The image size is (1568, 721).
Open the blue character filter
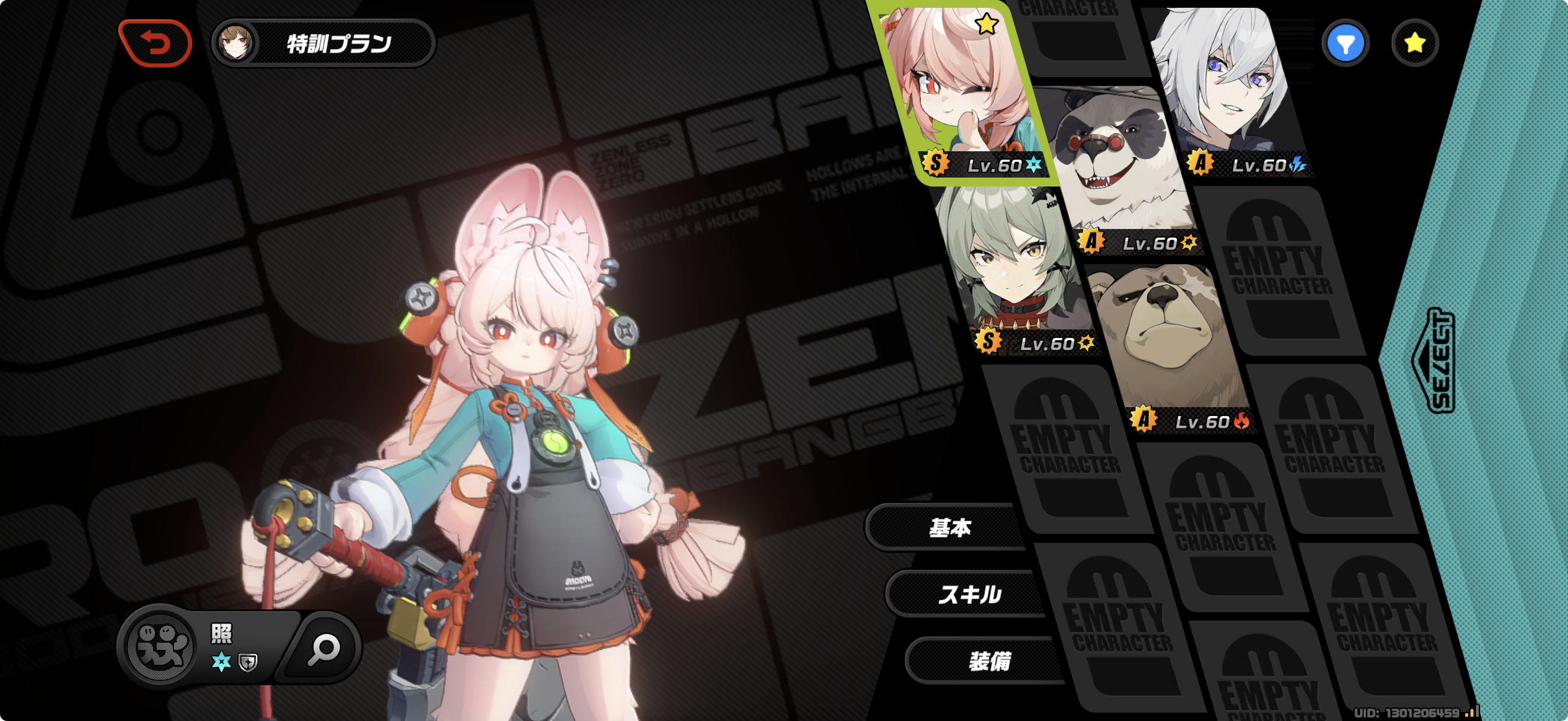point(1344,43)
